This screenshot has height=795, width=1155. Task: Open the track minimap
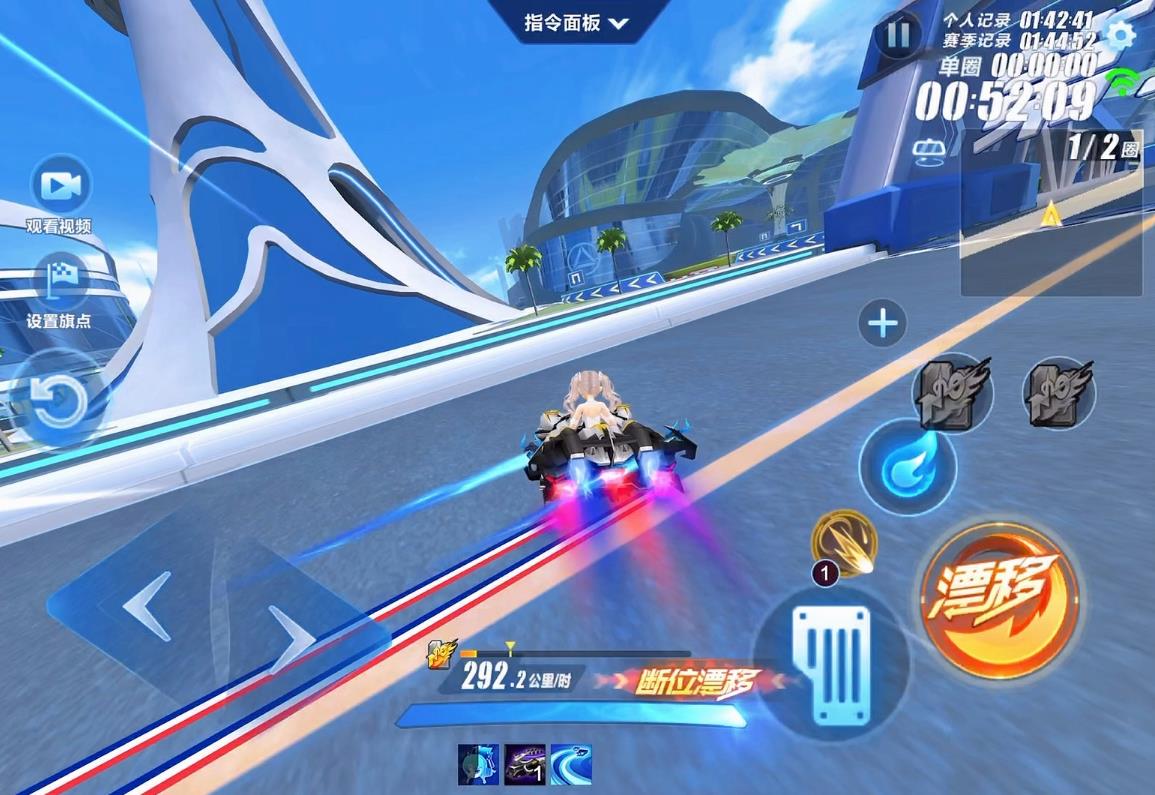tap(1051, 213)
